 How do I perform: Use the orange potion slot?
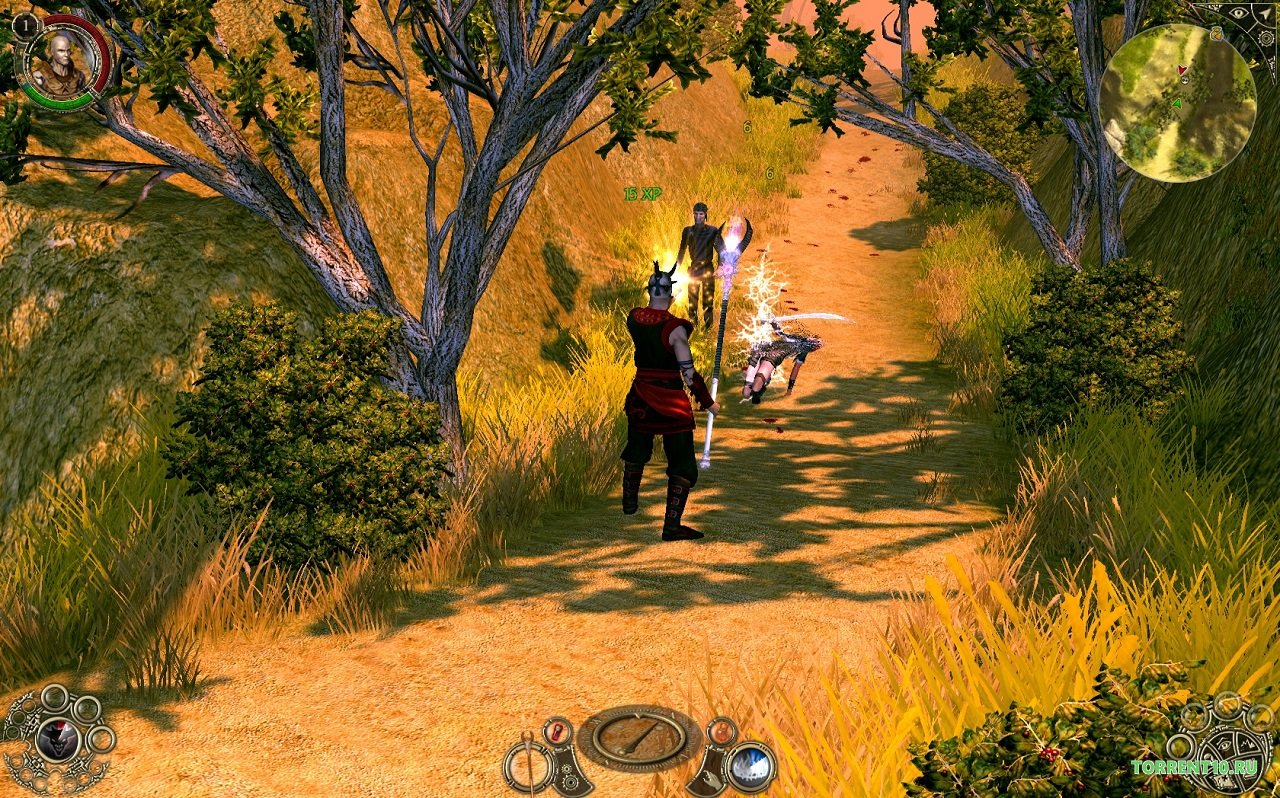pyautogui.click(x=722, y=732)
